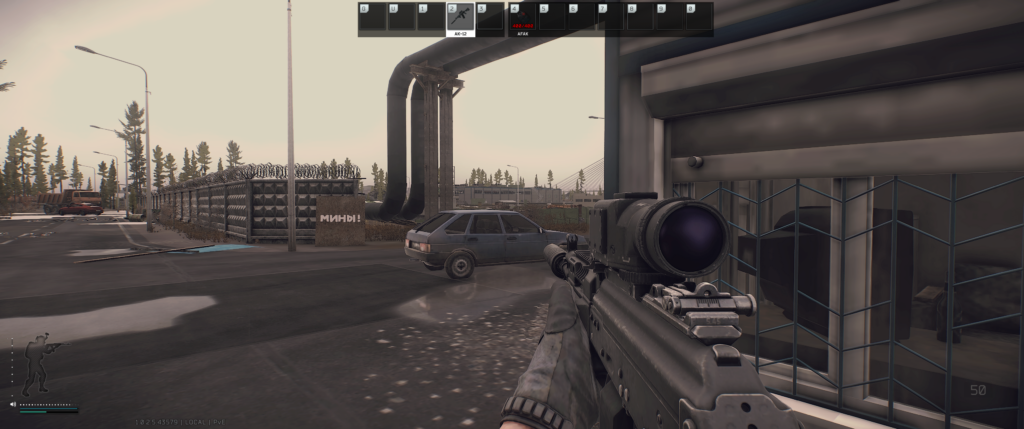Image resolution: width=1024 pixels, height=429 pixels.
Task: Select the AK-12 rifle hotbar slot
Action: 460,19
